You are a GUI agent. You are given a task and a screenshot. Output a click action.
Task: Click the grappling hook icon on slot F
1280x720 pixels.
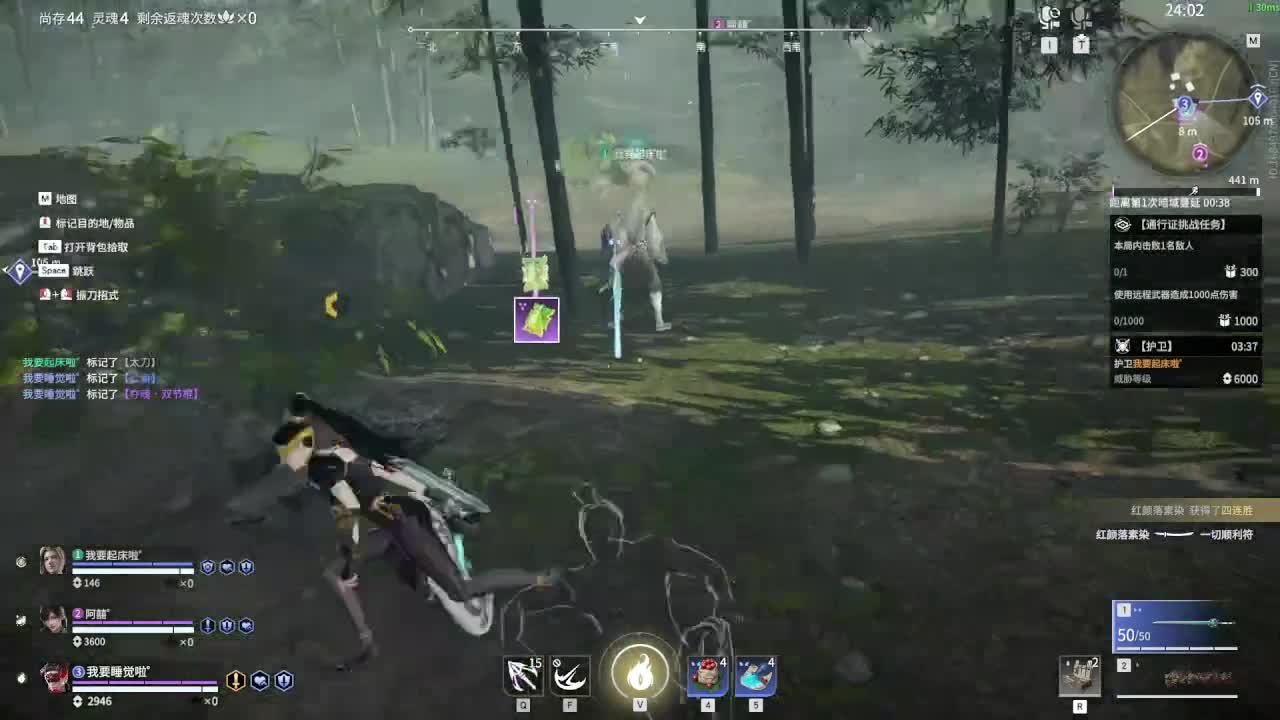[x=569, y=675]
